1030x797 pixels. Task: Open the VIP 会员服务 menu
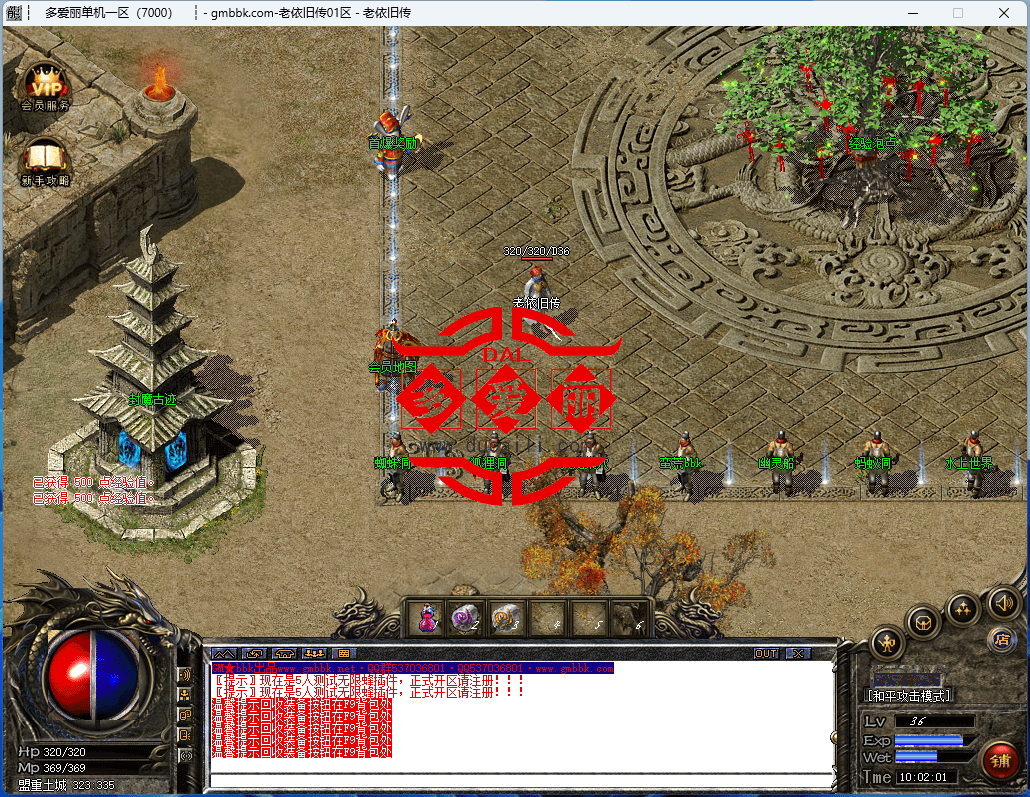45,85
